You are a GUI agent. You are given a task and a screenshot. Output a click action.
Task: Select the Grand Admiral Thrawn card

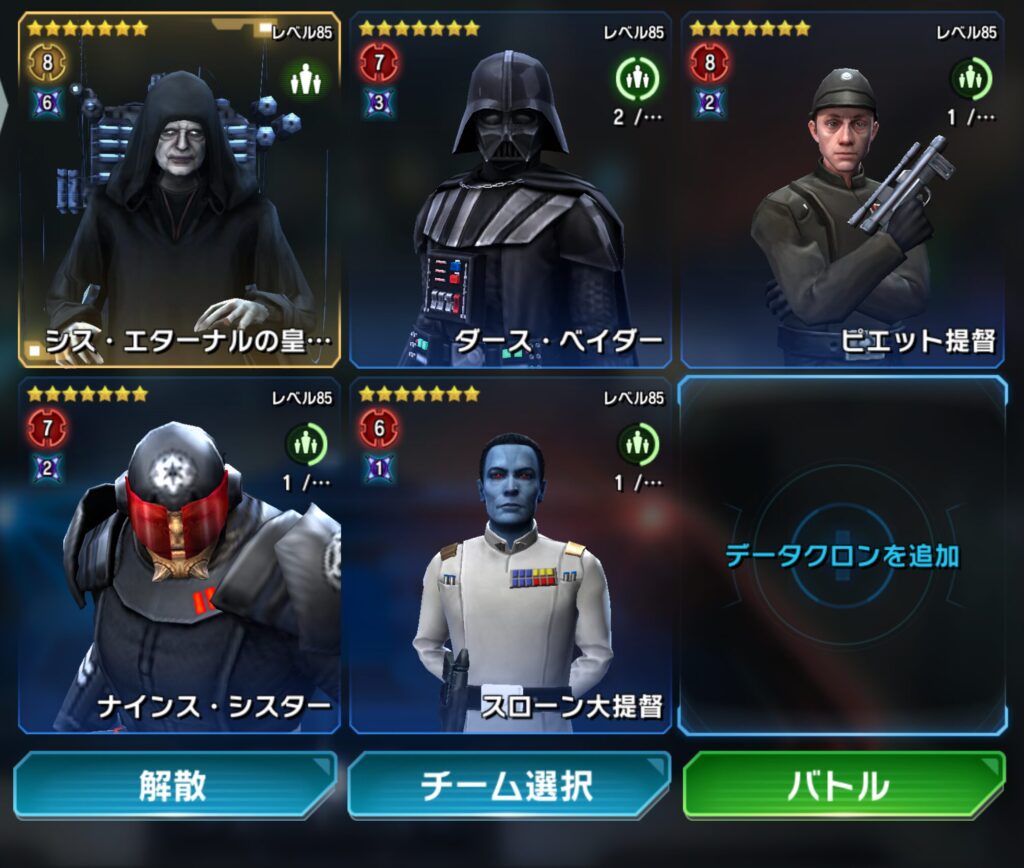[x=510, y=555]
